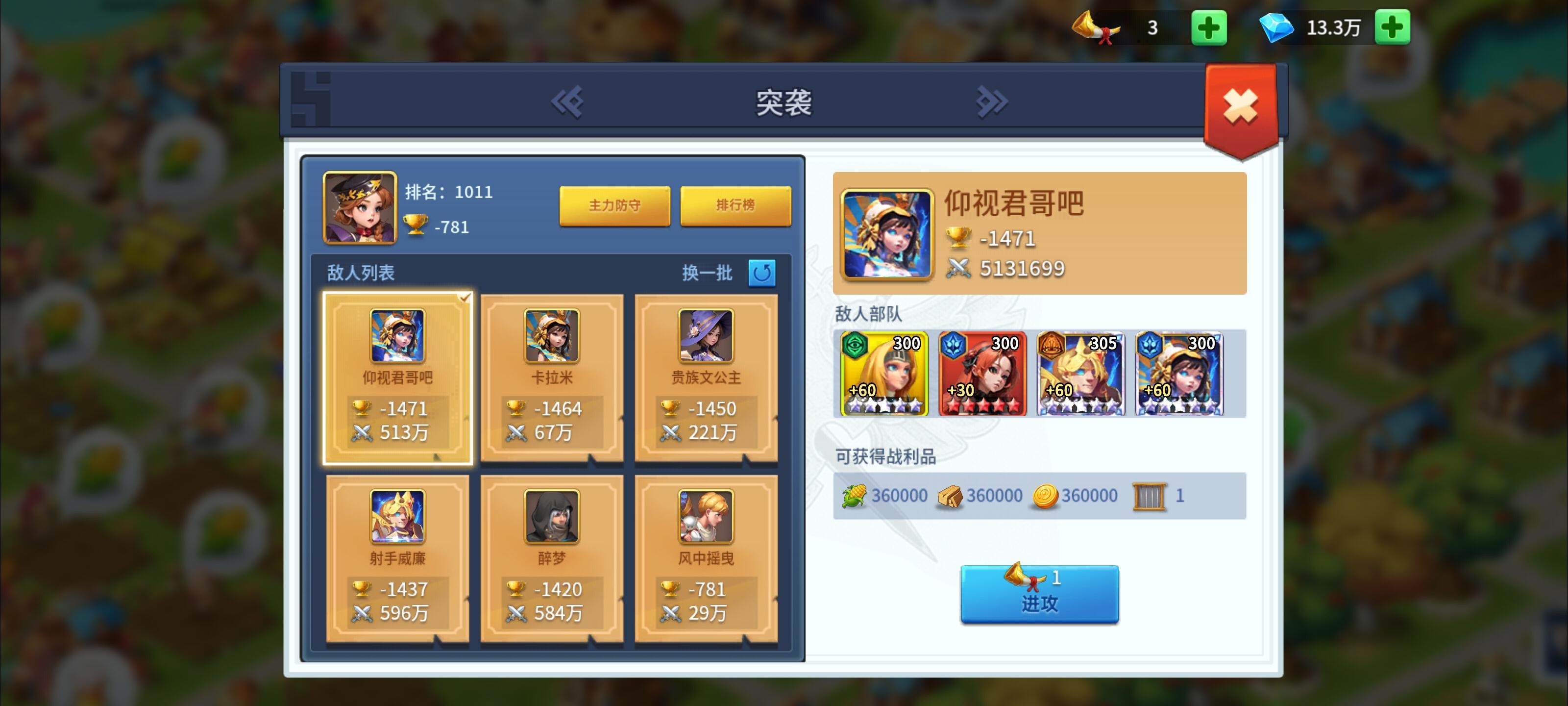This screenshot has height=706, width=1568.
Task: View the diamond balance of 13.3万
Action: click(x=1335, y=27)
